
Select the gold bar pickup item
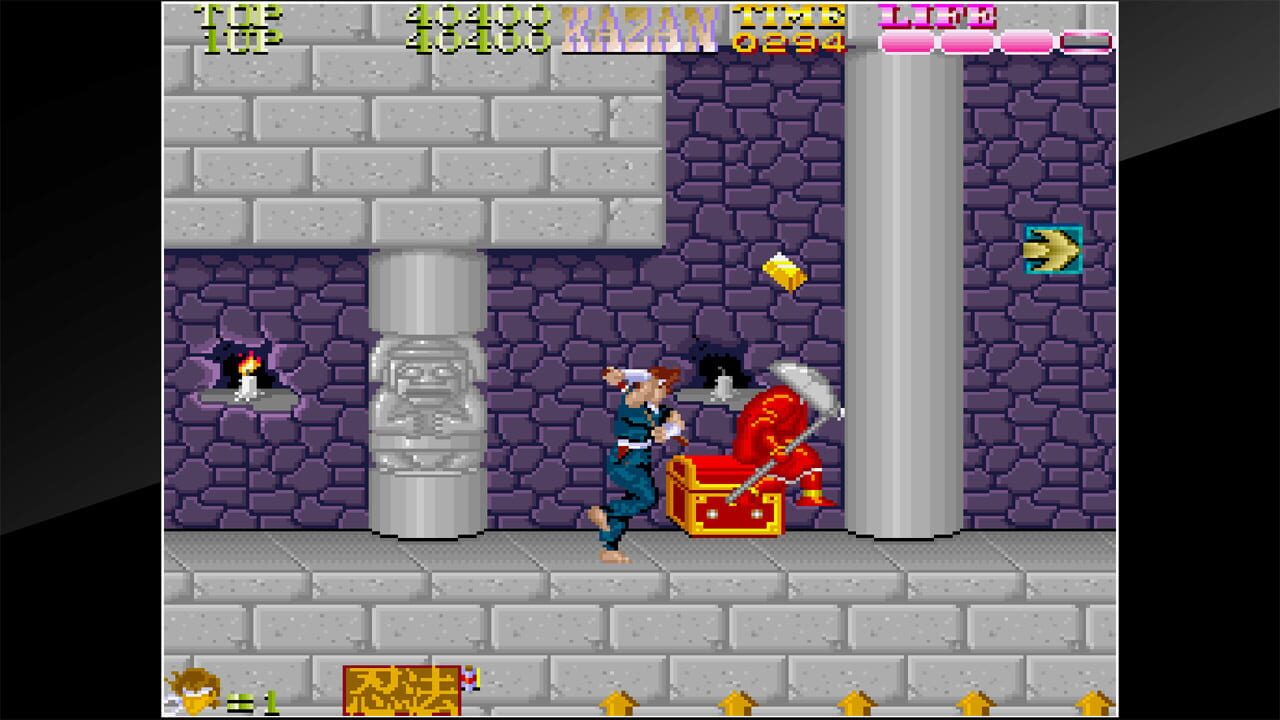click(x=782, y=270)
